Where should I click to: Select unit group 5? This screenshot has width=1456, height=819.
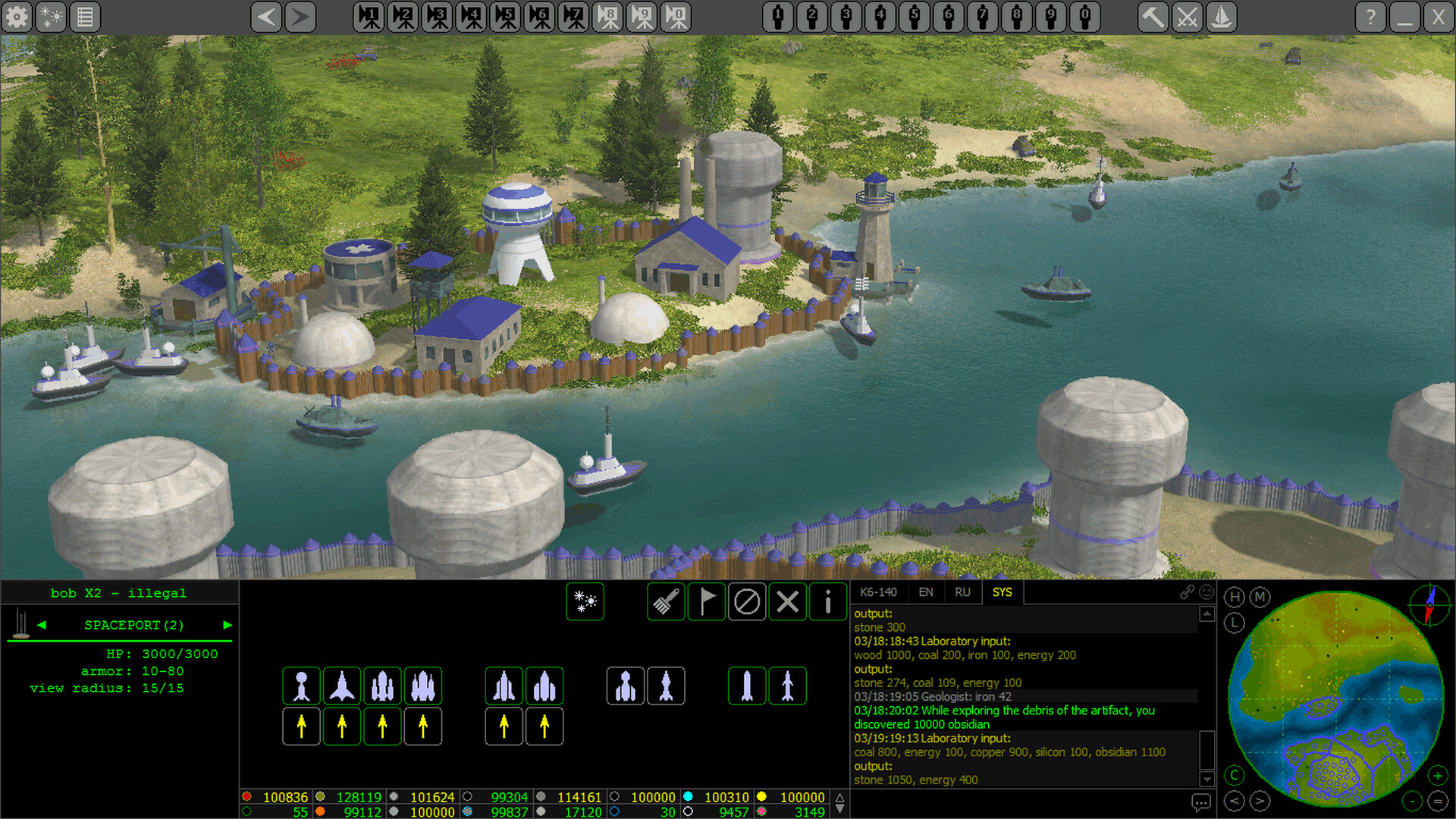click(x=915, y=17)
